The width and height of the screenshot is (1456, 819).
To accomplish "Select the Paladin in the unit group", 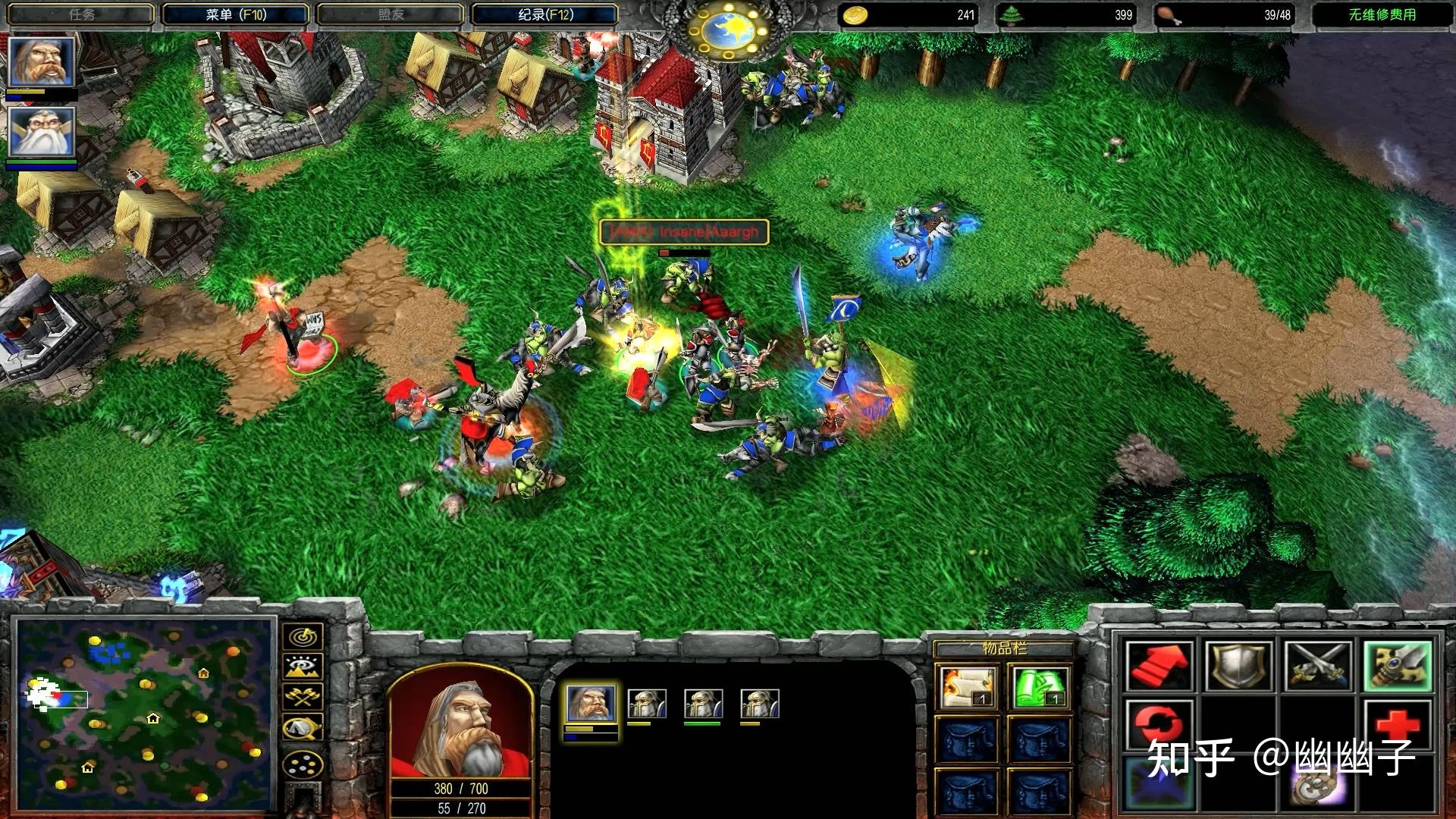I will click(591, 703).
